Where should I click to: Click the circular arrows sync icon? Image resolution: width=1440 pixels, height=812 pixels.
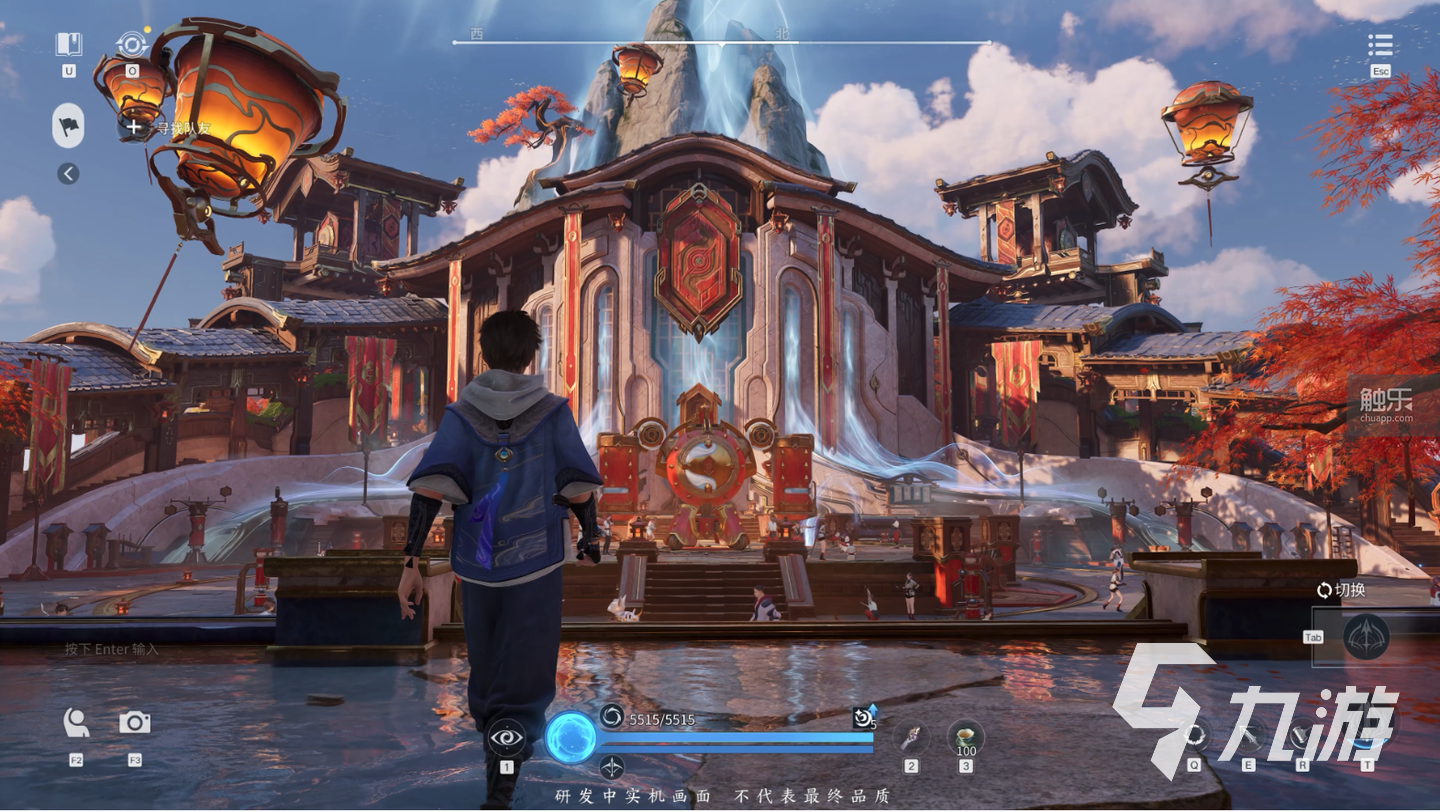point(132,45)
